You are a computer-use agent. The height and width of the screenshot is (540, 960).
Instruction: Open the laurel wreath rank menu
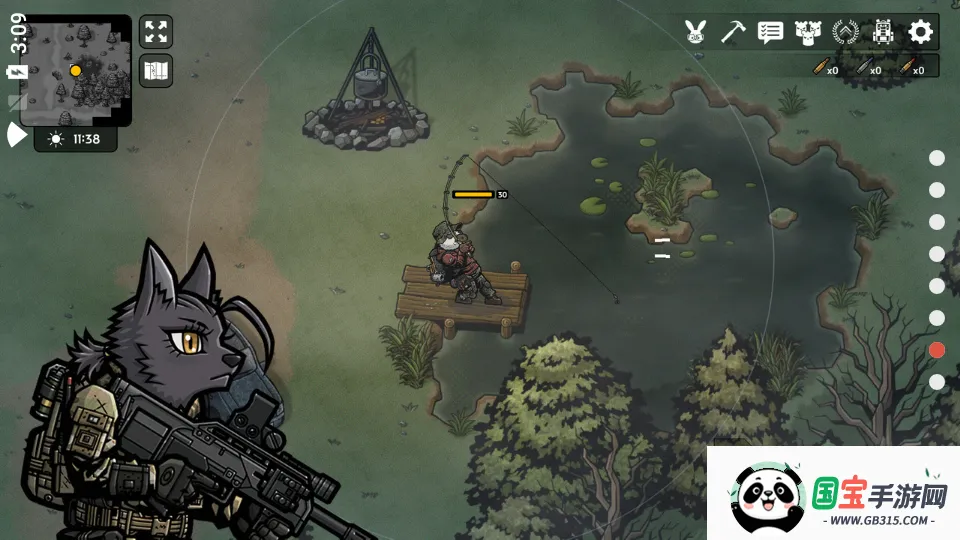coord(845,32)
